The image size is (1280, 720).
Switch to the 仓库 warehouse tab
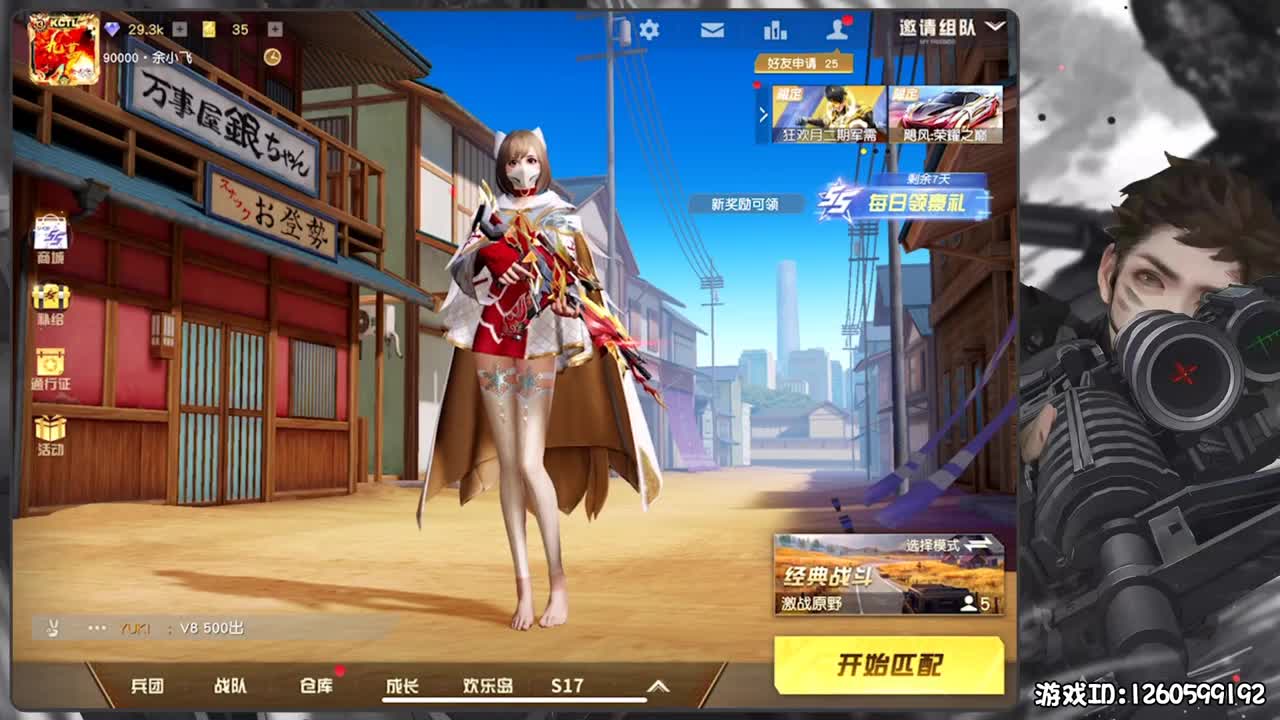click(x=315, y=688)
